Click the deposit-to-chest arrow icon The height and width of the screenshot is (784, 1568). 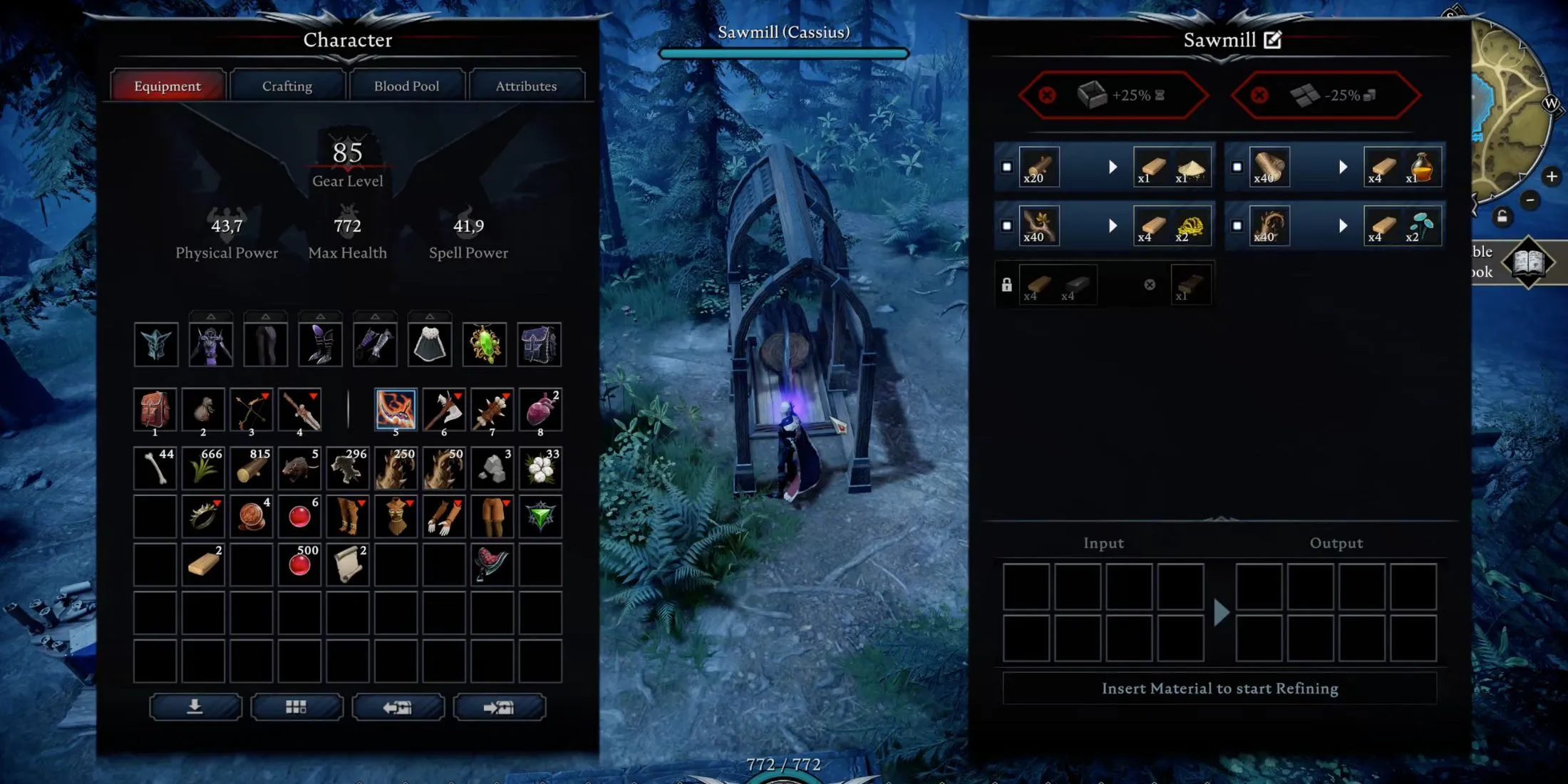(500, 706)
